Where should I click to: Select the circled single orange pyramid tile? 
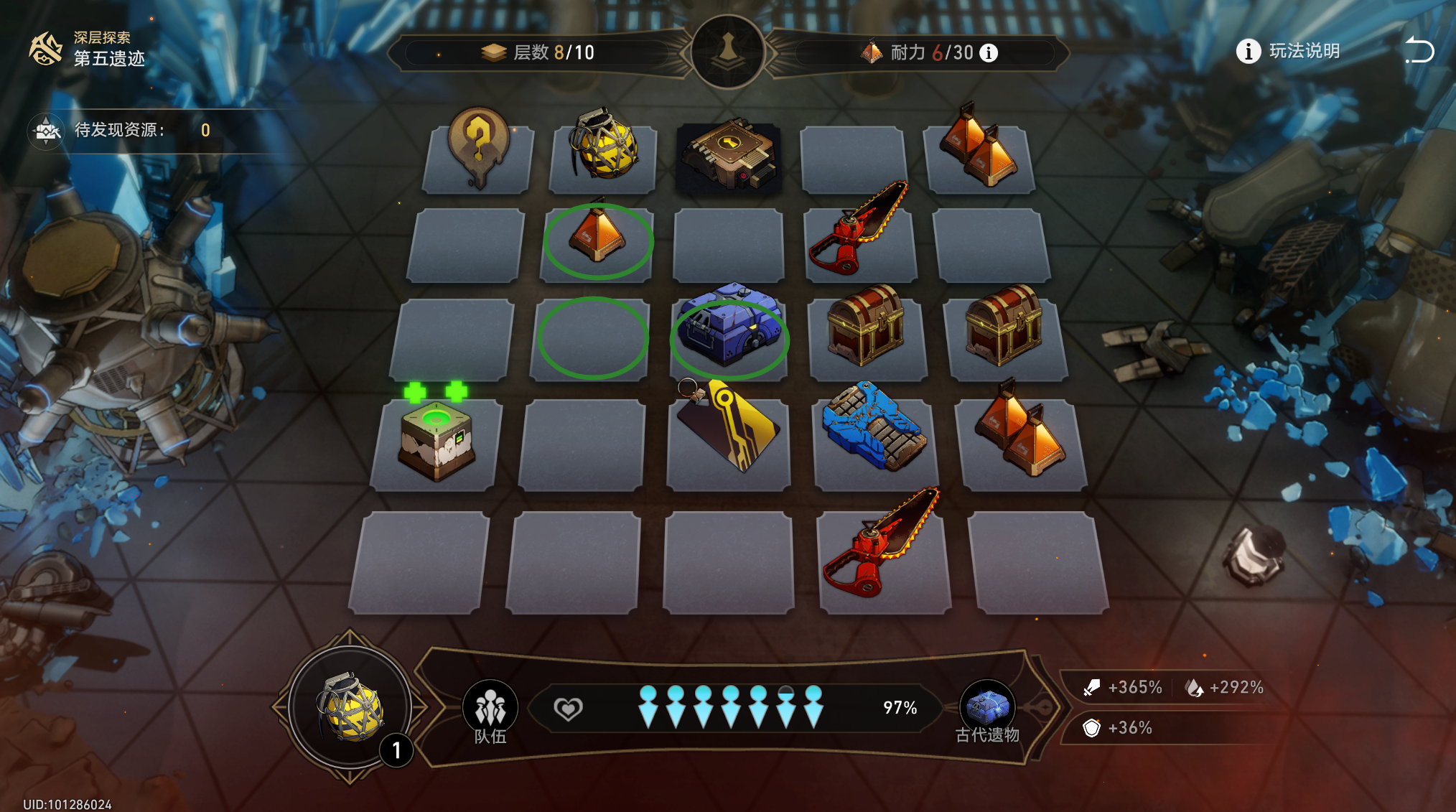pyautogui.click(x=598, y=237)
